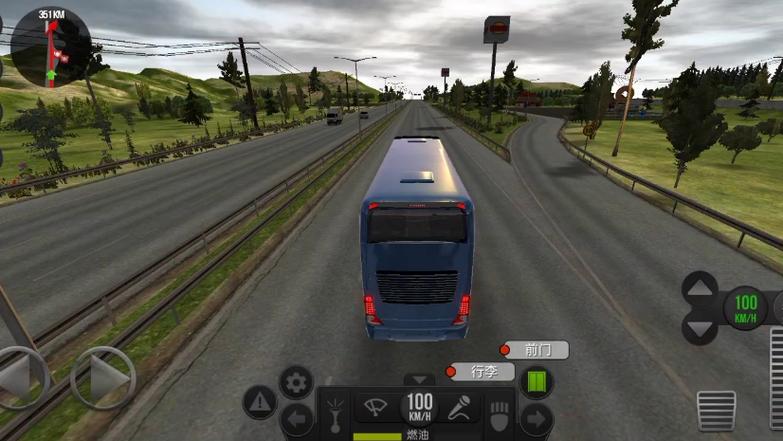Toggle the 前门 front door button
Screen dimensions: 783x441
pos(535,350)
